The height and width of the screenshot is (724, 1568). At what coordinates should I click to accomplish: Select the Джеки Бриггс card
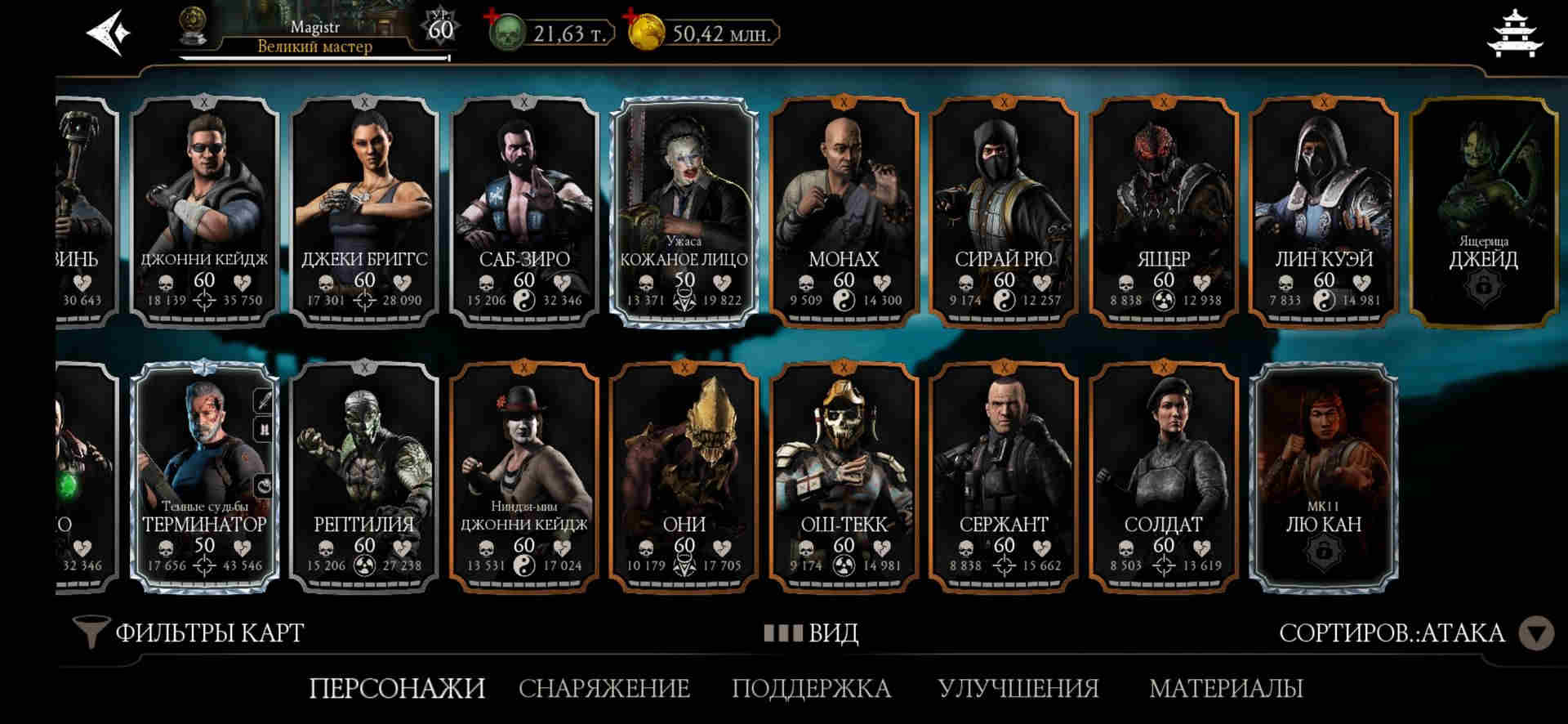[364, 212]
